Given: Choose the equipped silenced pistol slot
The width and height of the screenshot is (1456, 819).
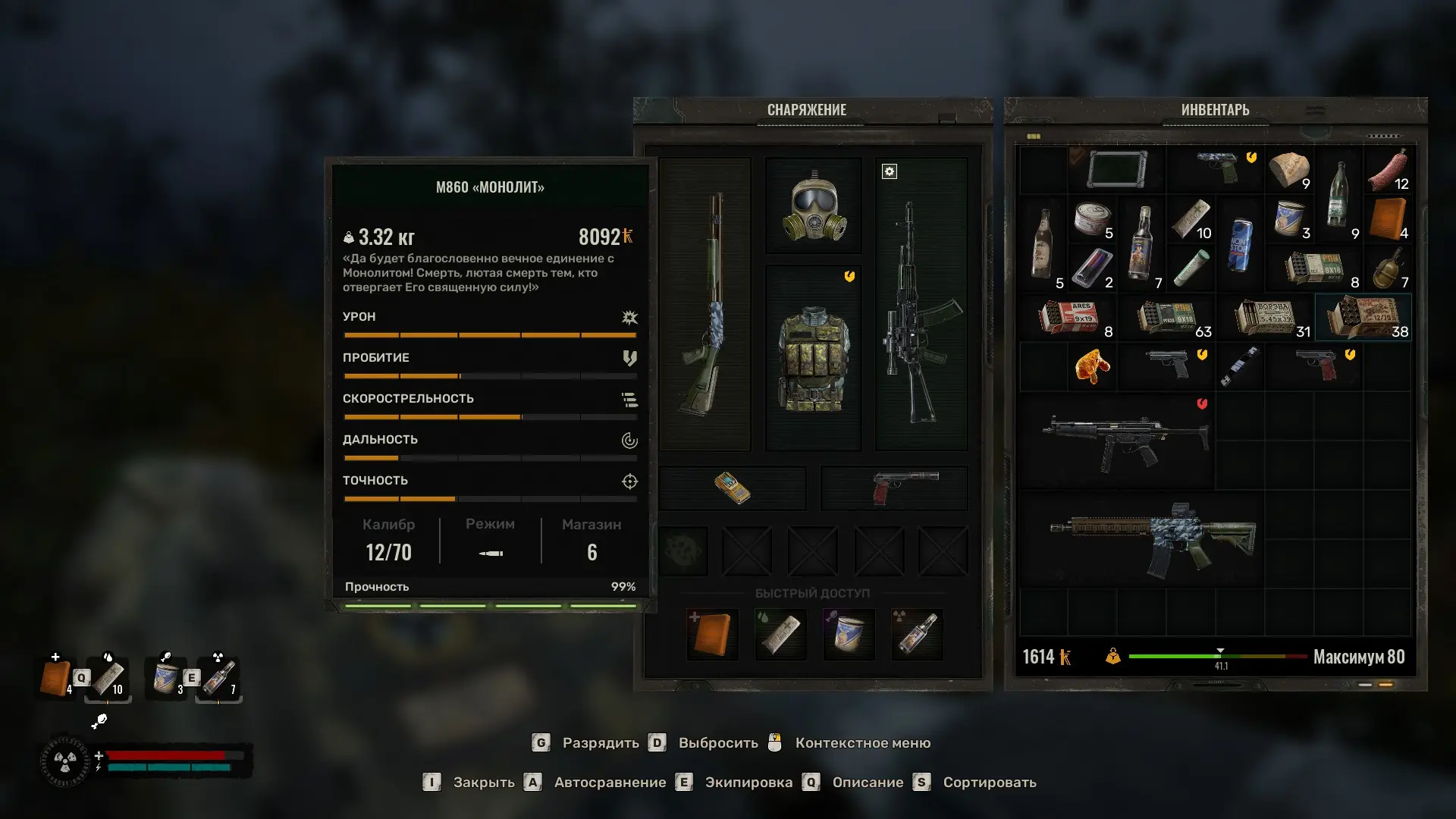Looking at the screenshot, I should (x=895, y=488).
